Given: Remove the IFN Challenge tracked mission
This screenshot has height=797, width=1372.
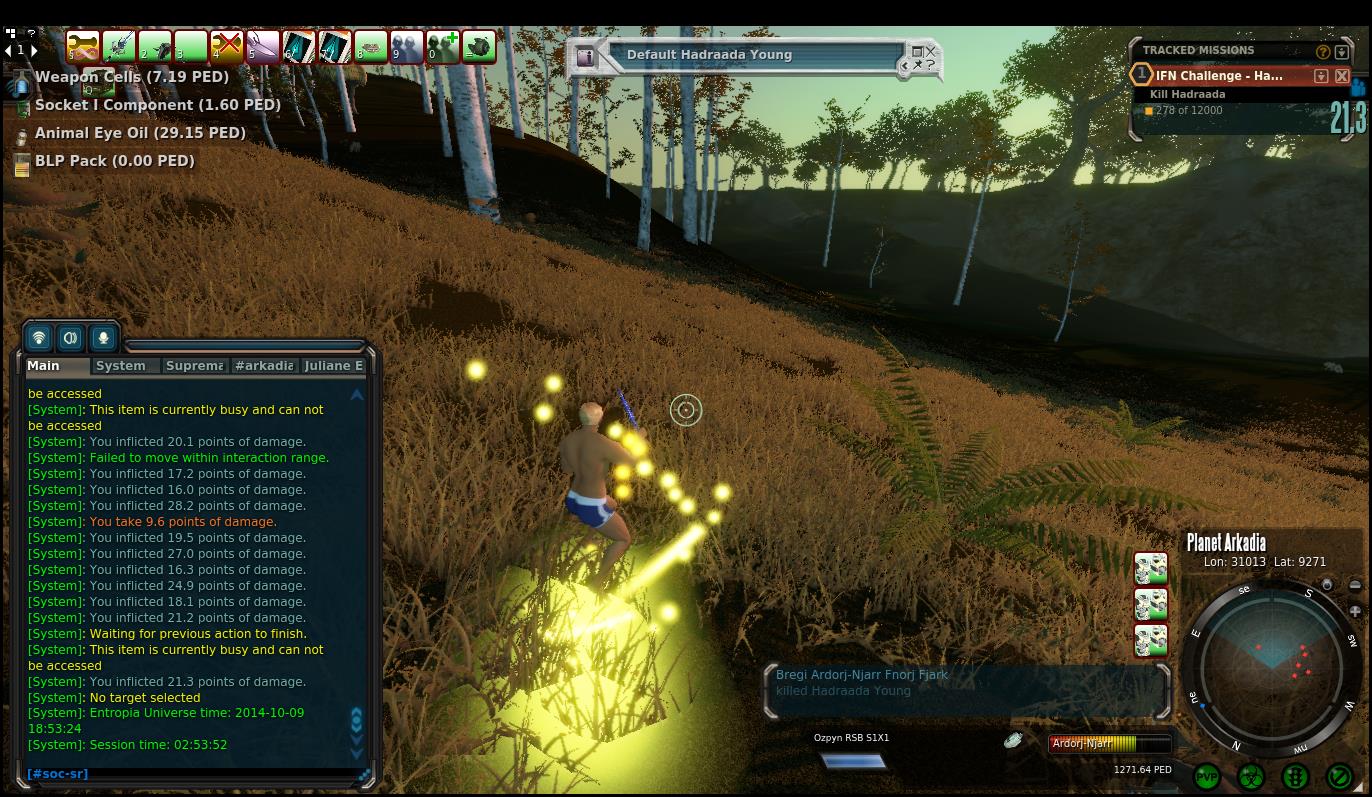Looking at the screenshot, I should tap(1342, 76).
